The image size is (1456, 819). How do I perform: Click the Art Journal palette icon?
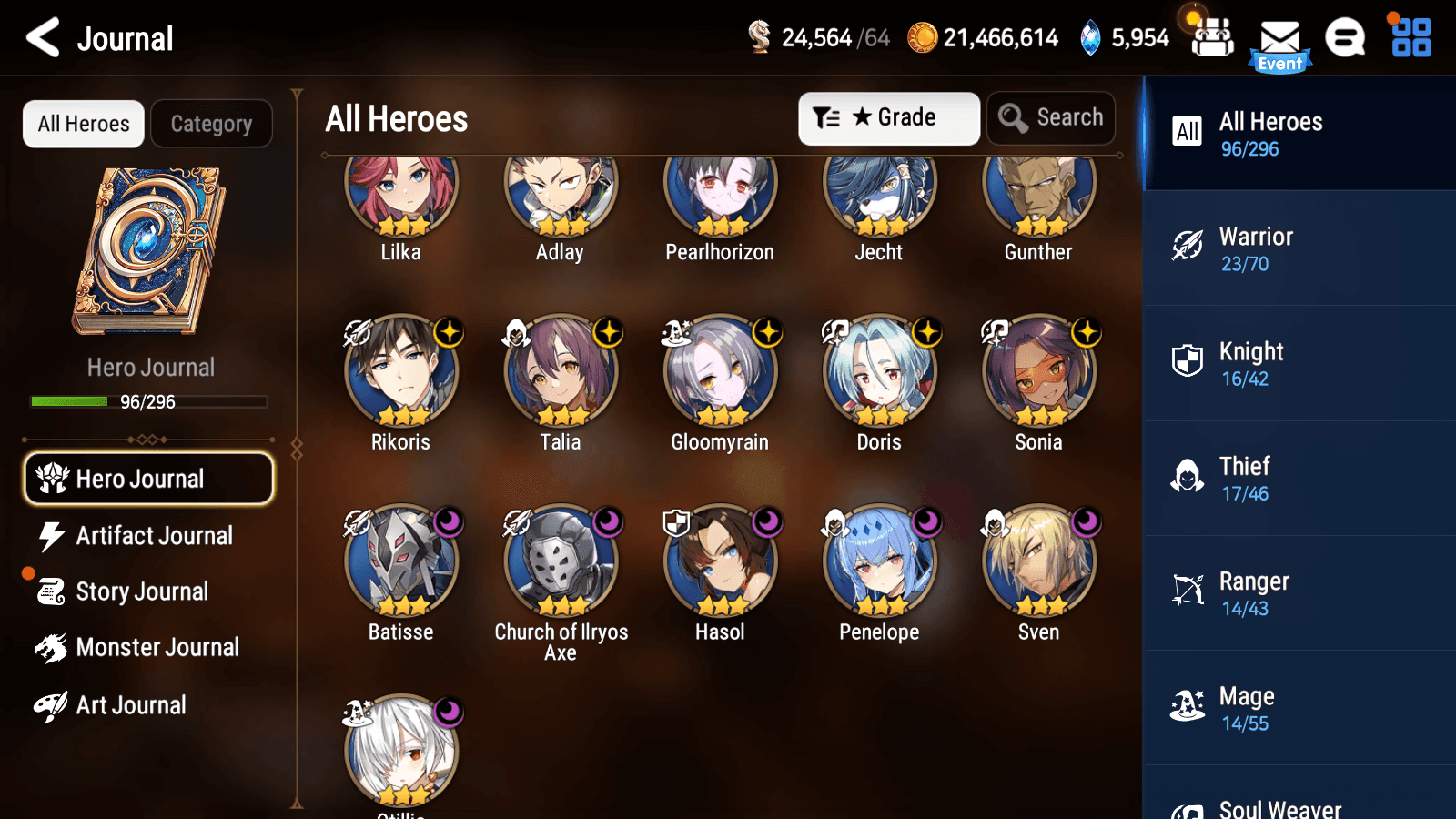tap(52, 704)
